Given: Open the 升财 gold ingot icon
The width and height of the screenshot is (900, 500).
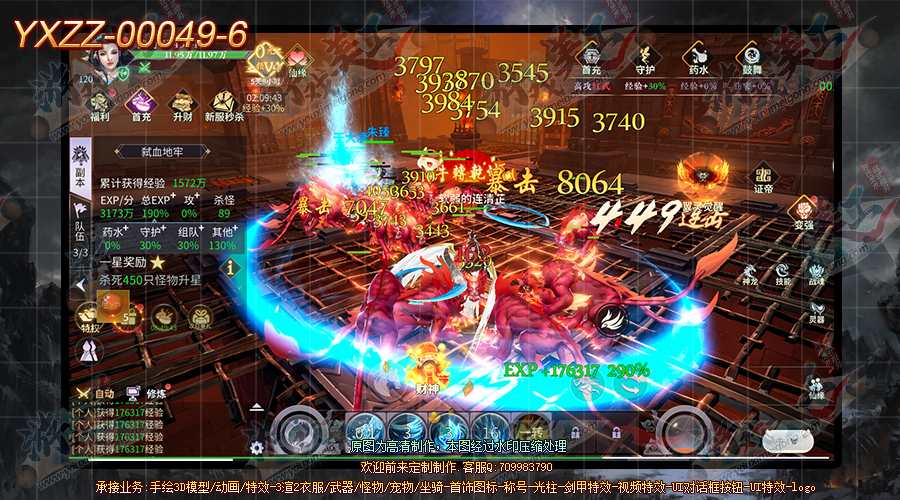Looking at the screenshot, I should point(182,102).
